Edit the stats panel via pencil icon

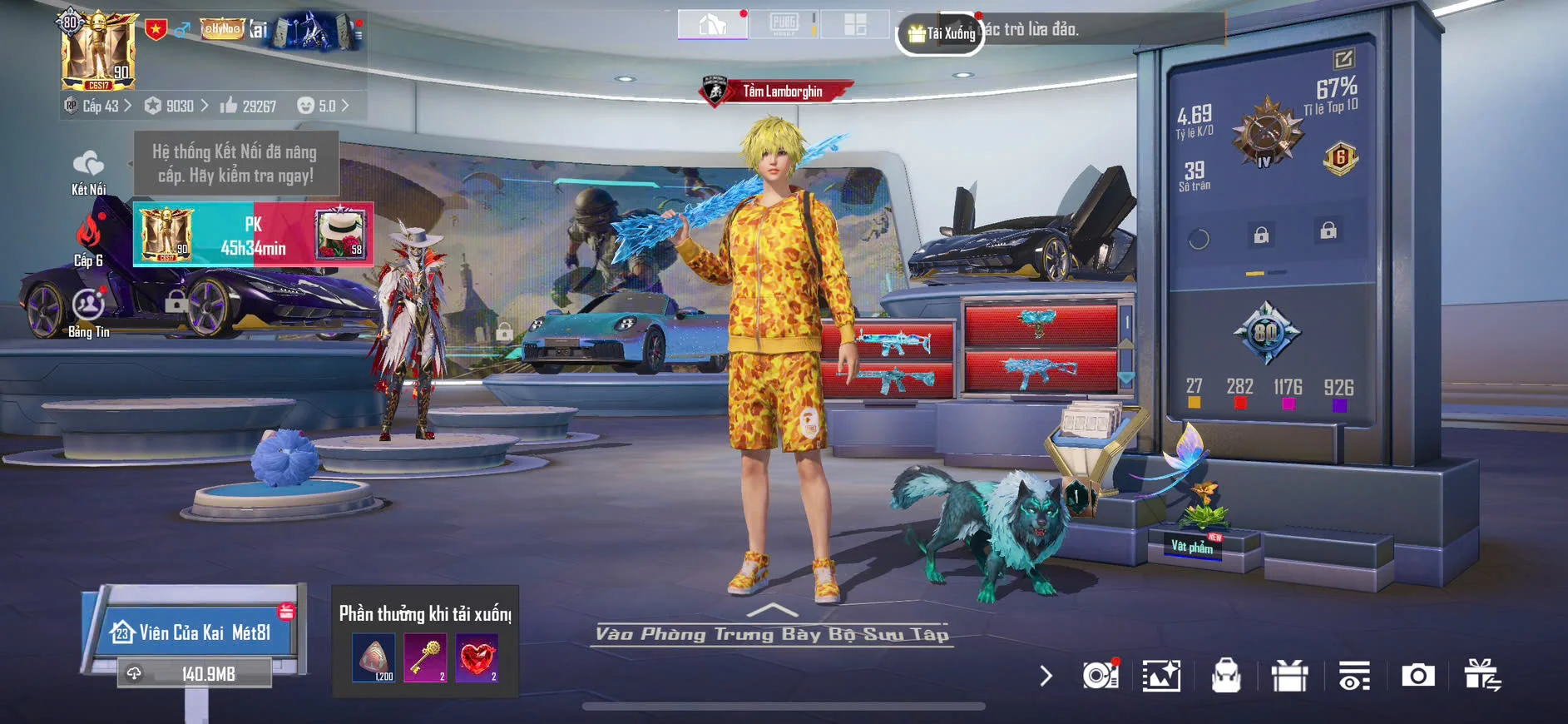pos(1343,59)
